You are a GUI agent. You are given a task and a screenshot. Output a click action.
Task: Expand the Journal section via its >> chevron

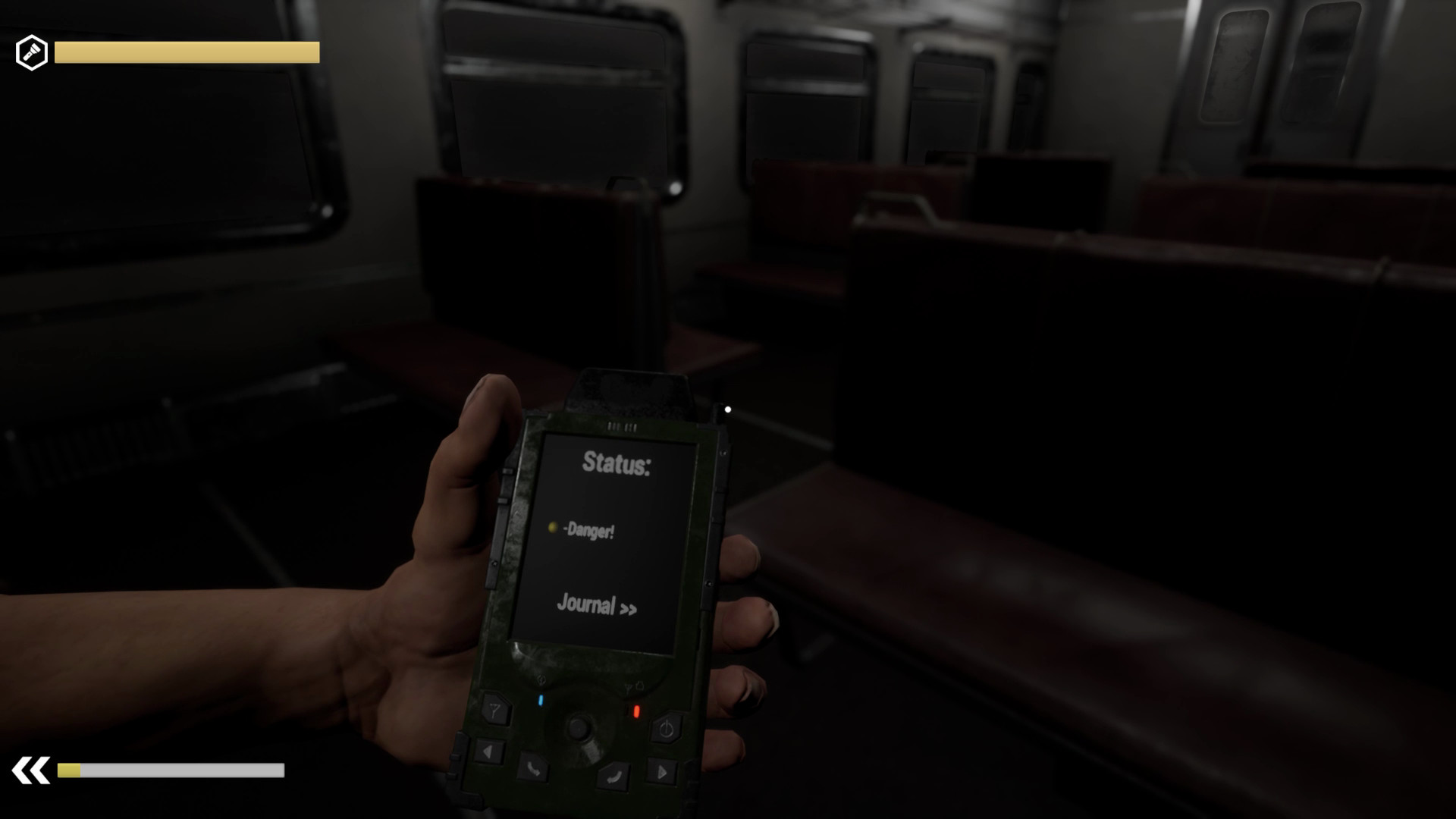tap(629, 607)
